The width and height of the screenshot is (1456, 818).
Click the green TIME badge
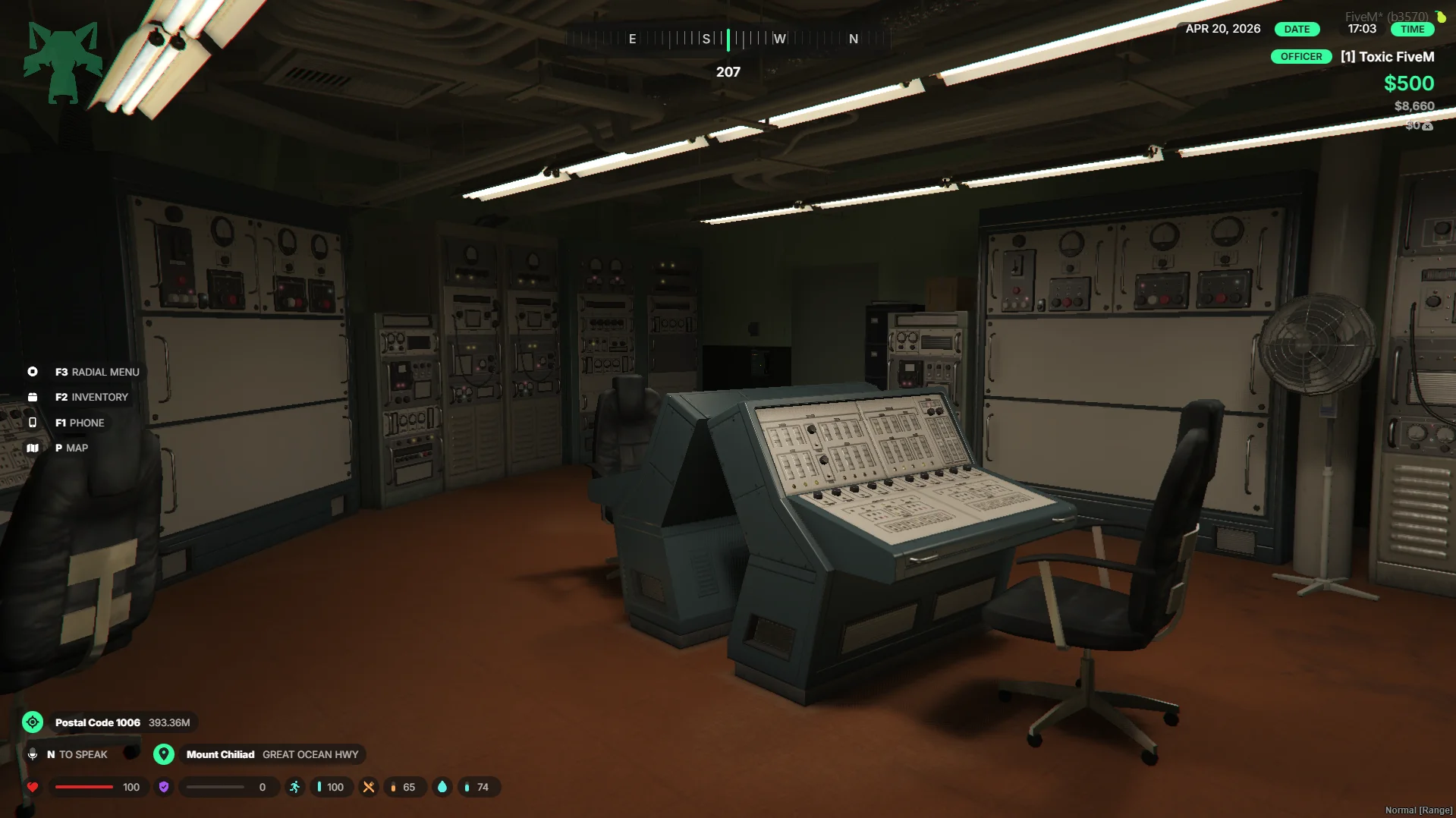1412,29
